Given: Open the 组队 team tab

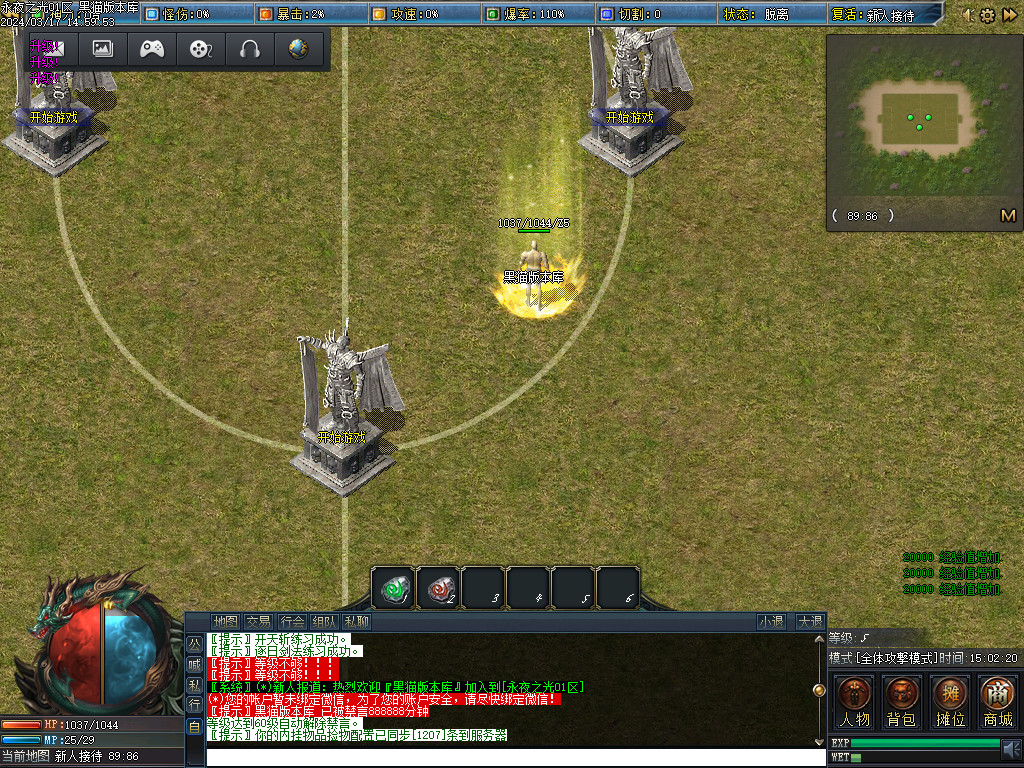Looking at the screenshot, I should coord(324,621).
